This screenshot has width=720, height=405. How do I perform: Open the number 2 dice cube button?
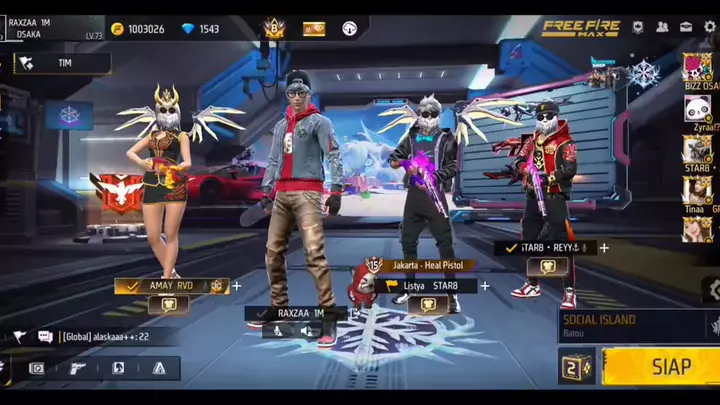[577, 367]
